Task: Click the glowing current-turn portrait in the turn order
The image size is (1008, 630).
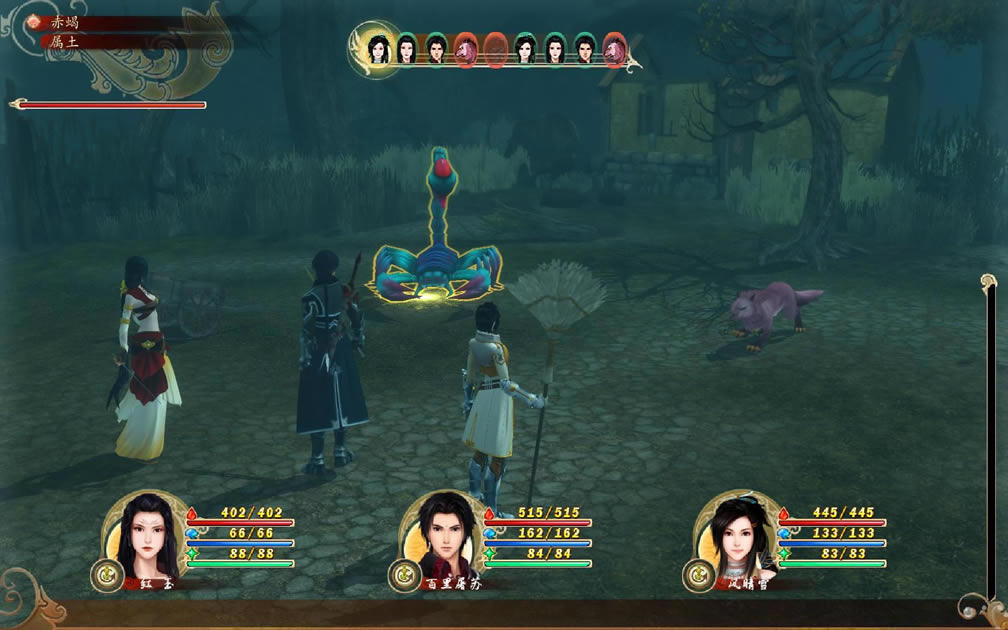Action: (x=378, y=48)
